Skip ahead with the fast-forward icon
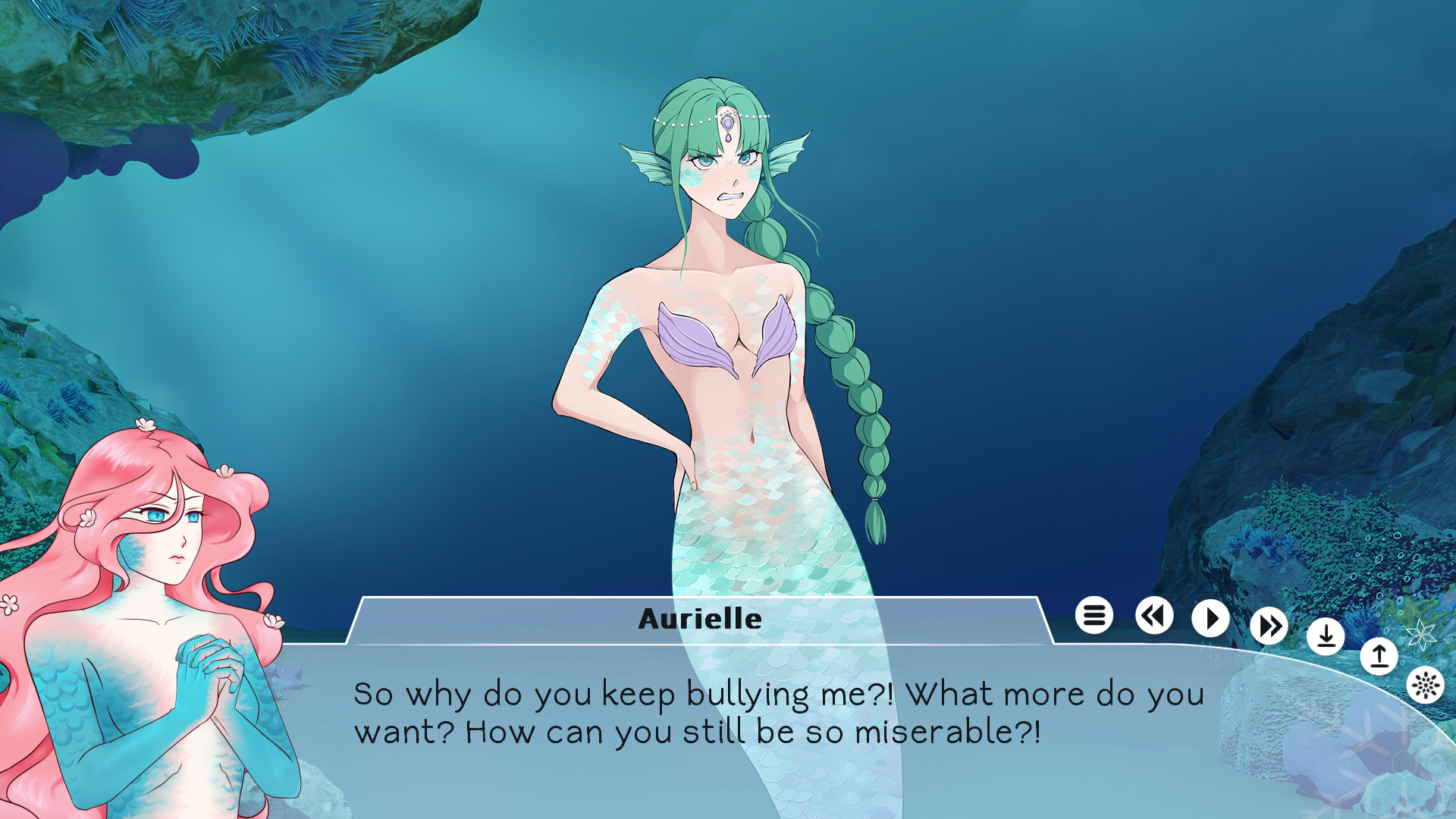The image size is (1456, 819). click(1268, 626)
